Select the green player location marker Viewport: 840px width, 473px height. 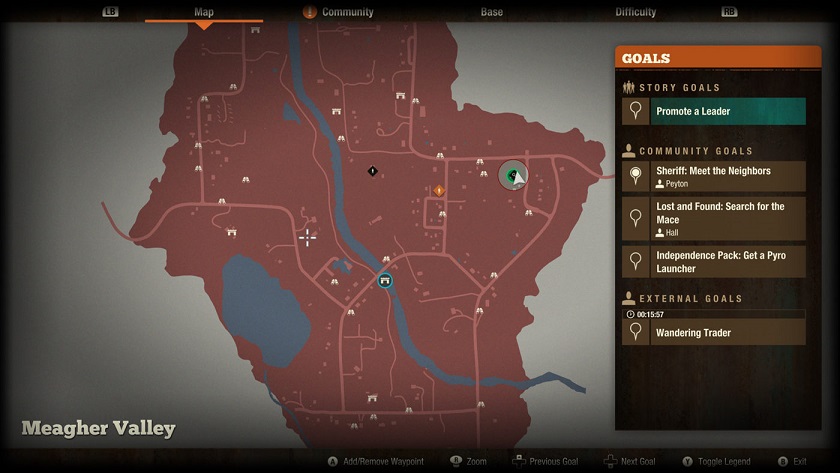pos(514,176)
